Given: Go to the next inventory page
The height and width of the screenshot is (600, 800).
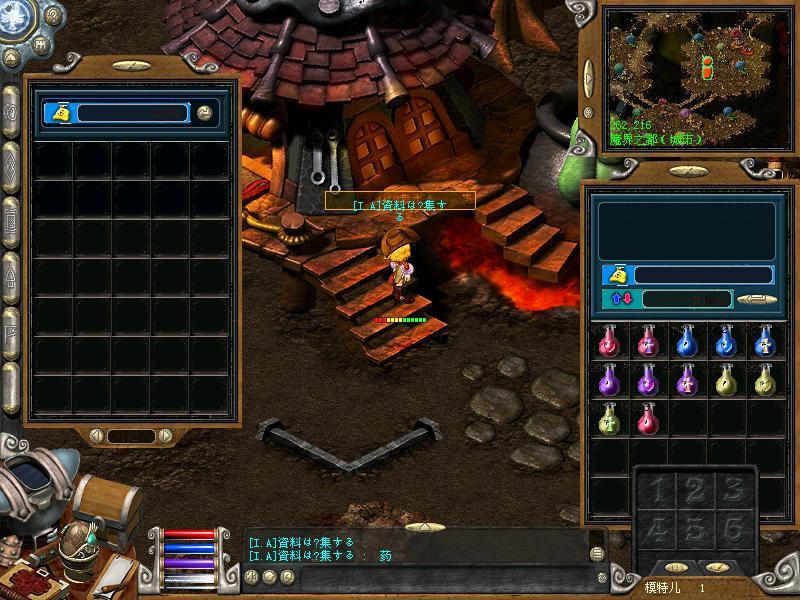Looking at the screenshot, I should pyautogui.click(x=163, y=436).
